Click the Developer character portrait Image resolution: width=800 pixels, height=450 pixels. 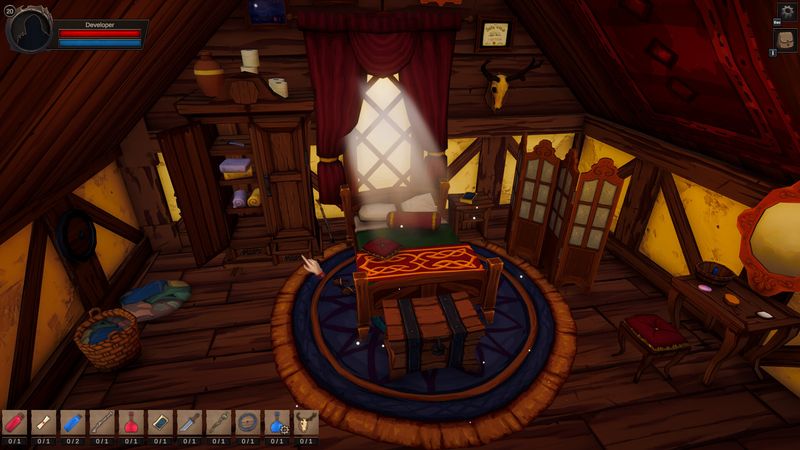[29, 28]
